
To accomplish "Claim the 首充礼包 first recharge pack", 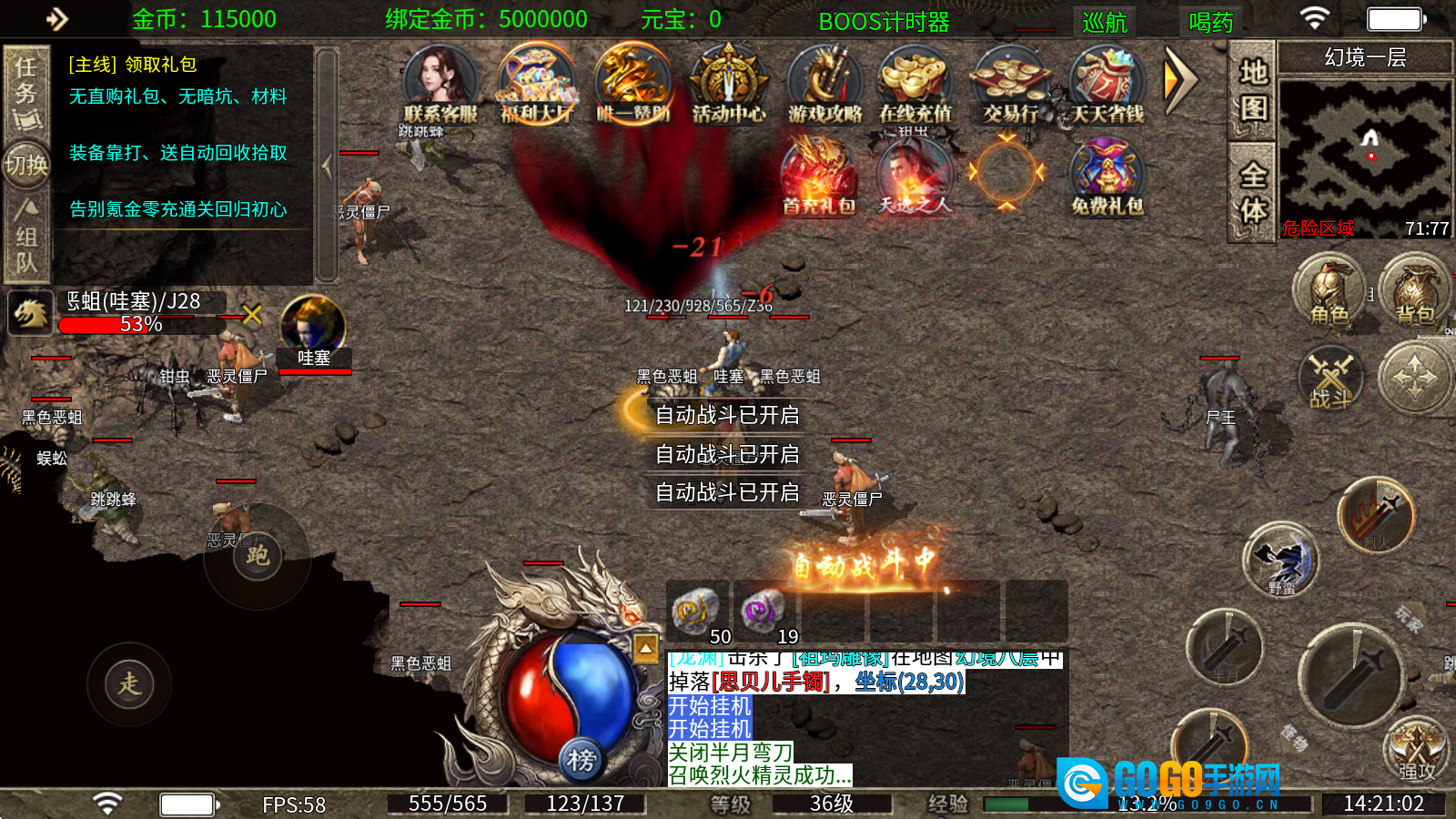I will pyautogui.click(x=819, y=176).
